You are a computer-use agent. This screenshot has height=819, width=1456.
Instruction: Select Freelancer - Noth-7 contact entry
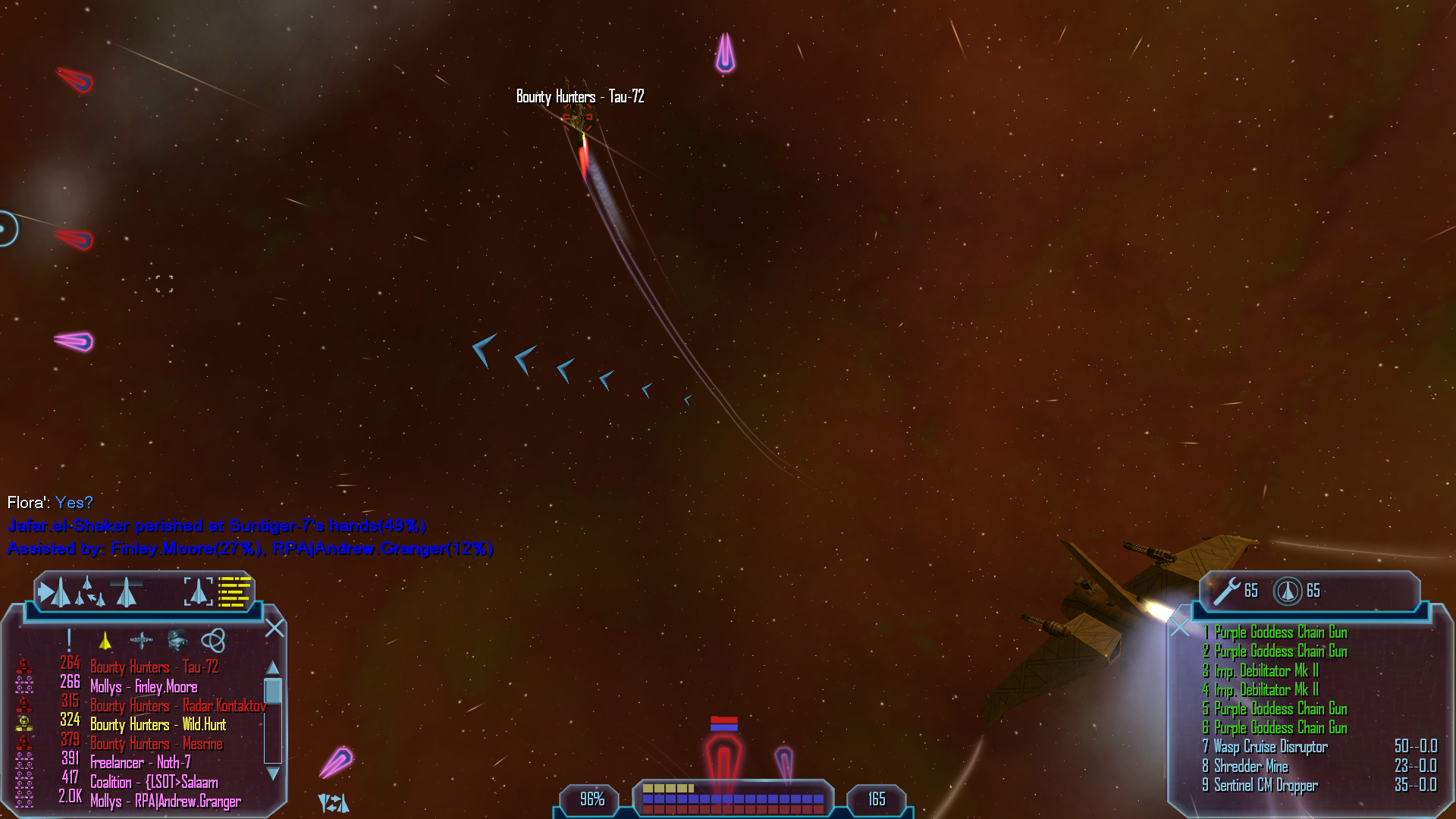tap(140, 763)
